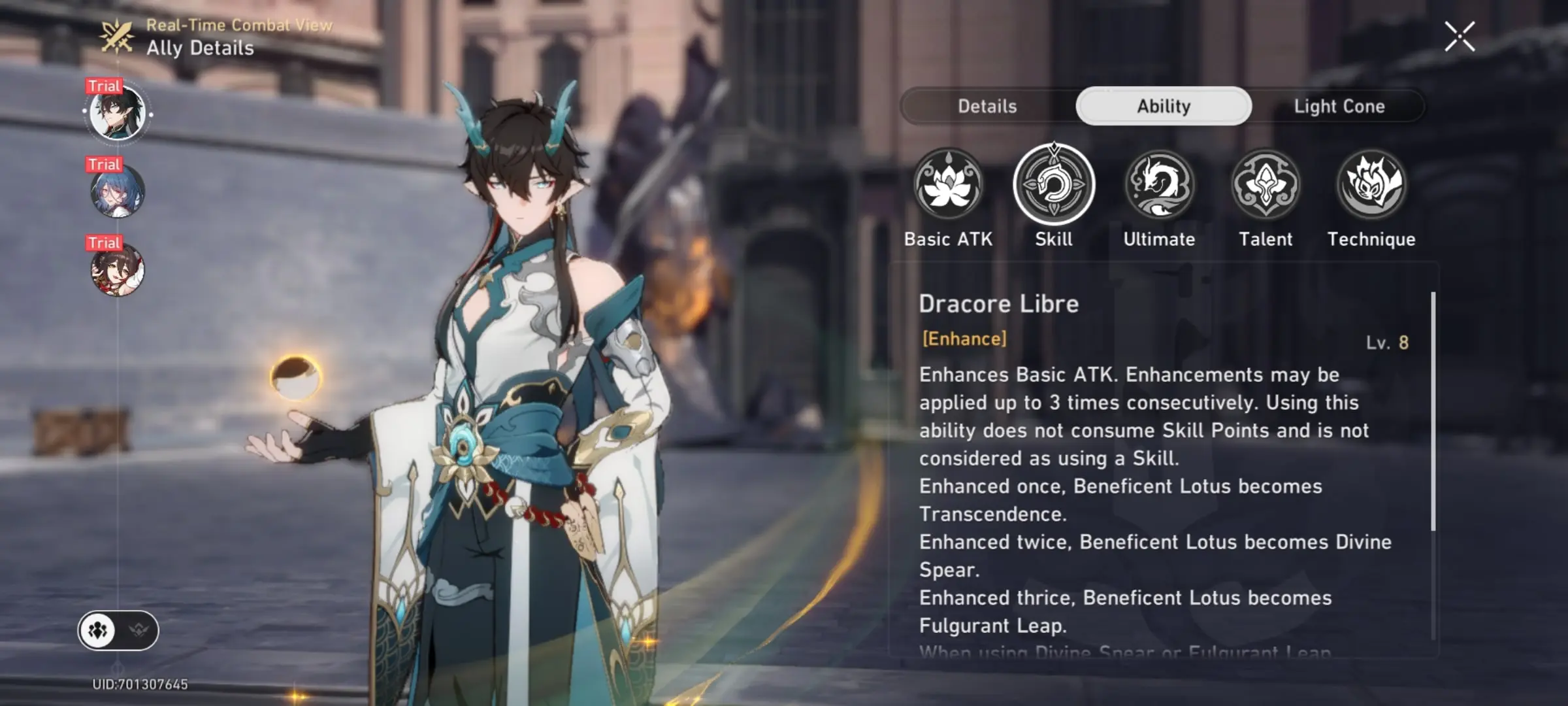Open the Talent ability description

coord(1266,184)
